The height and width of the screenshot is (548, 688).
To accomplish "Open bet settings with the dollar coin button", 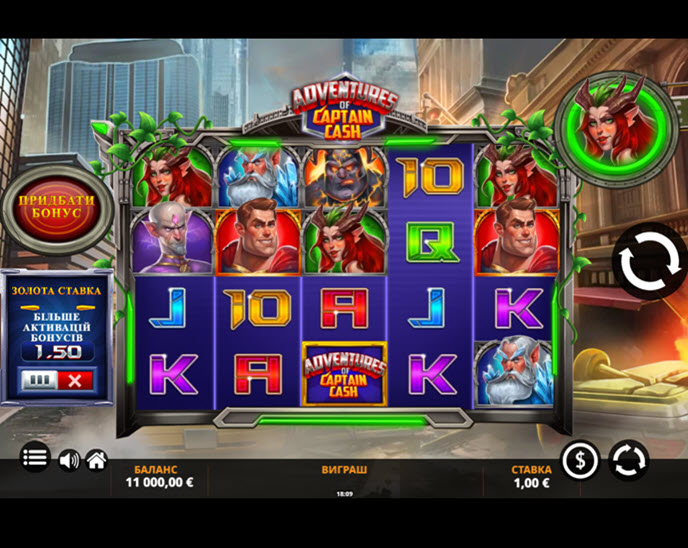I will pos(580,460).
